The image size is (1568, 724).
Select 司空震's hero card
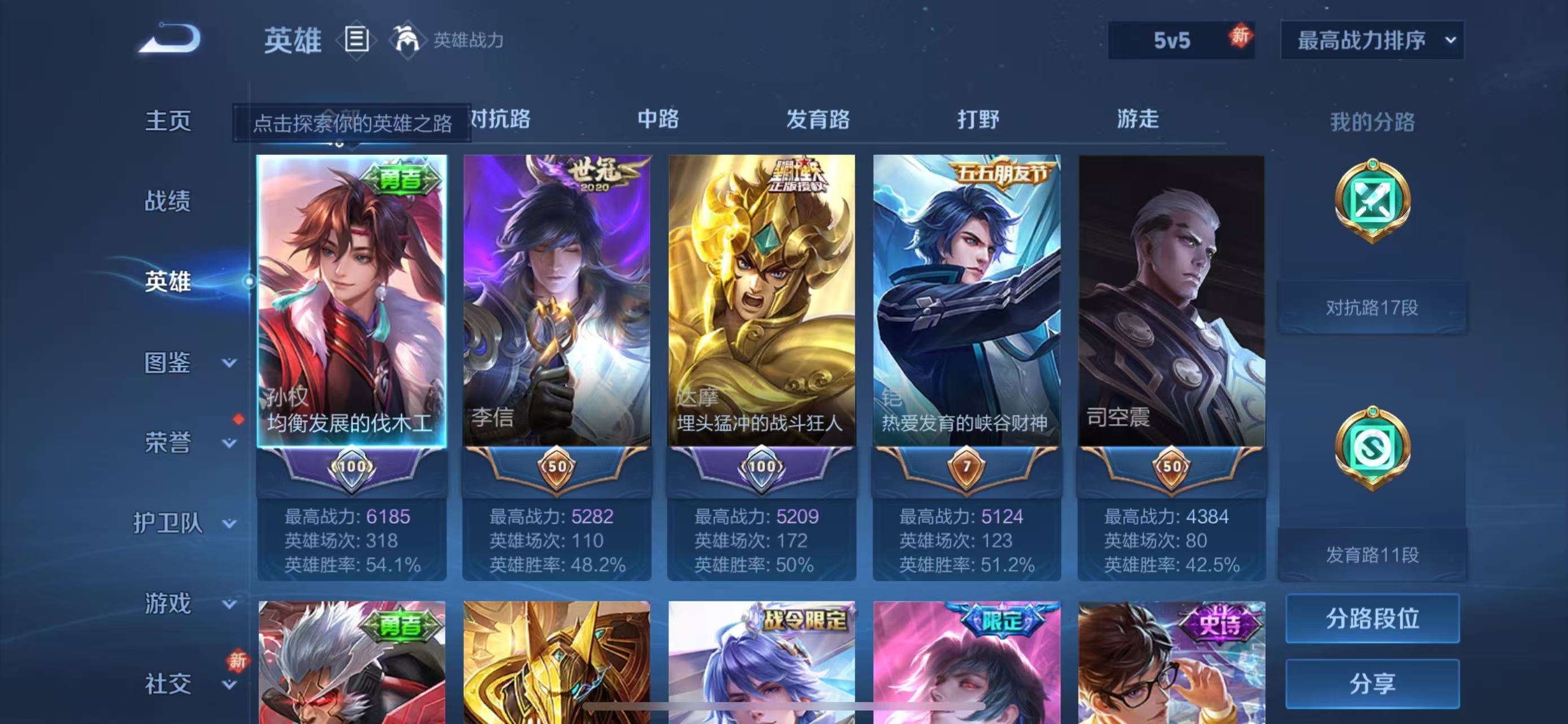tap(1172, 317)
